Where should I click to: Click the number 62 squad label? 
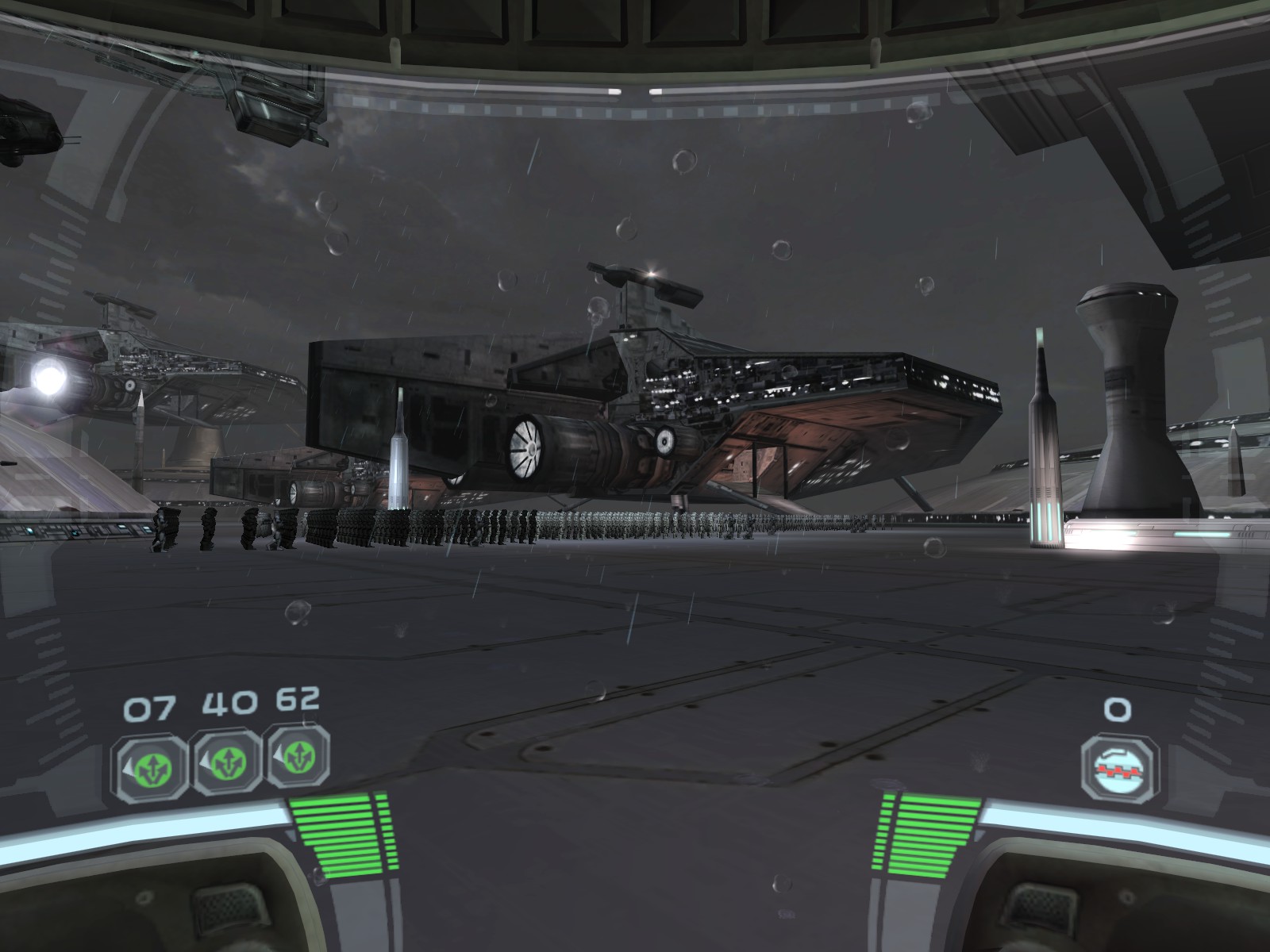click(298, 701)
